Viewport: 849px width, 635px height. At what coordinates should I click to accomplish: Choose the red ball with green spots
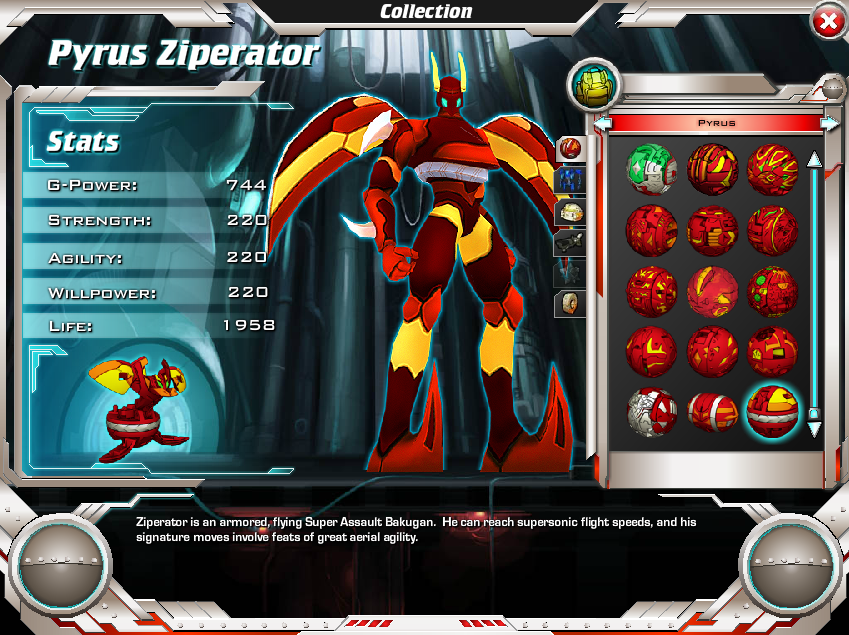[771, 290]
